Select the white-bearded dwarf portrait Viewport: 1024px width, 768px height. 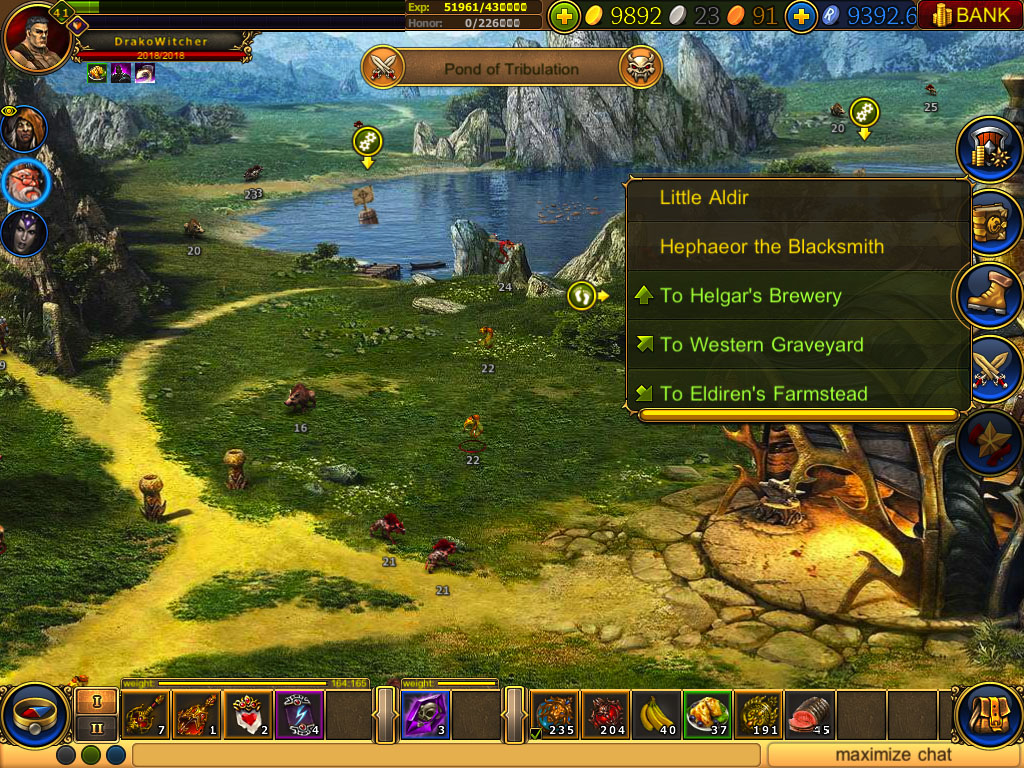(24, 182)
